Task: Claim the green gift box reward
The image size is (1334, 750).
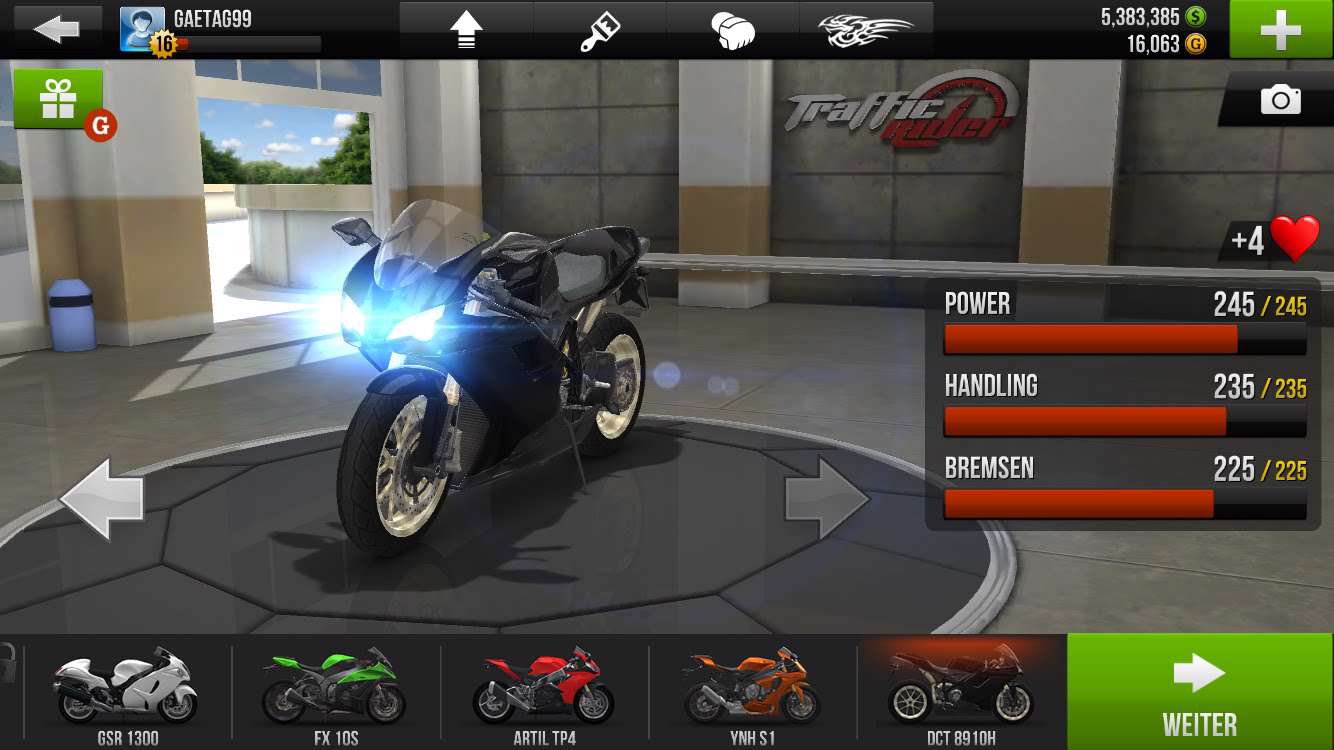Action: [58, 99]
